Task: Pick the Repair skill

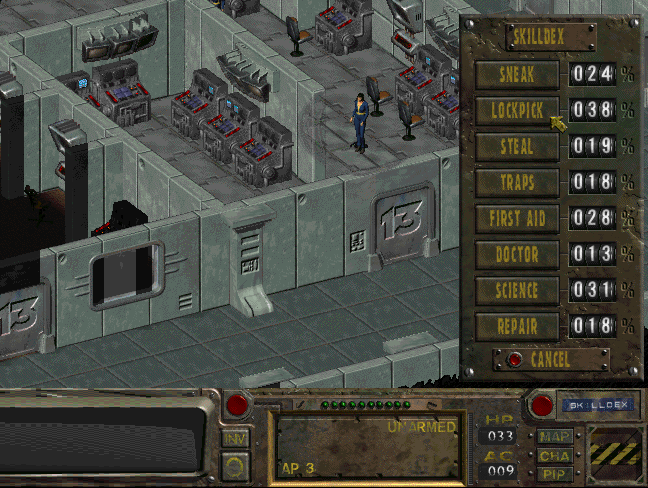Action: pos(517,326)
